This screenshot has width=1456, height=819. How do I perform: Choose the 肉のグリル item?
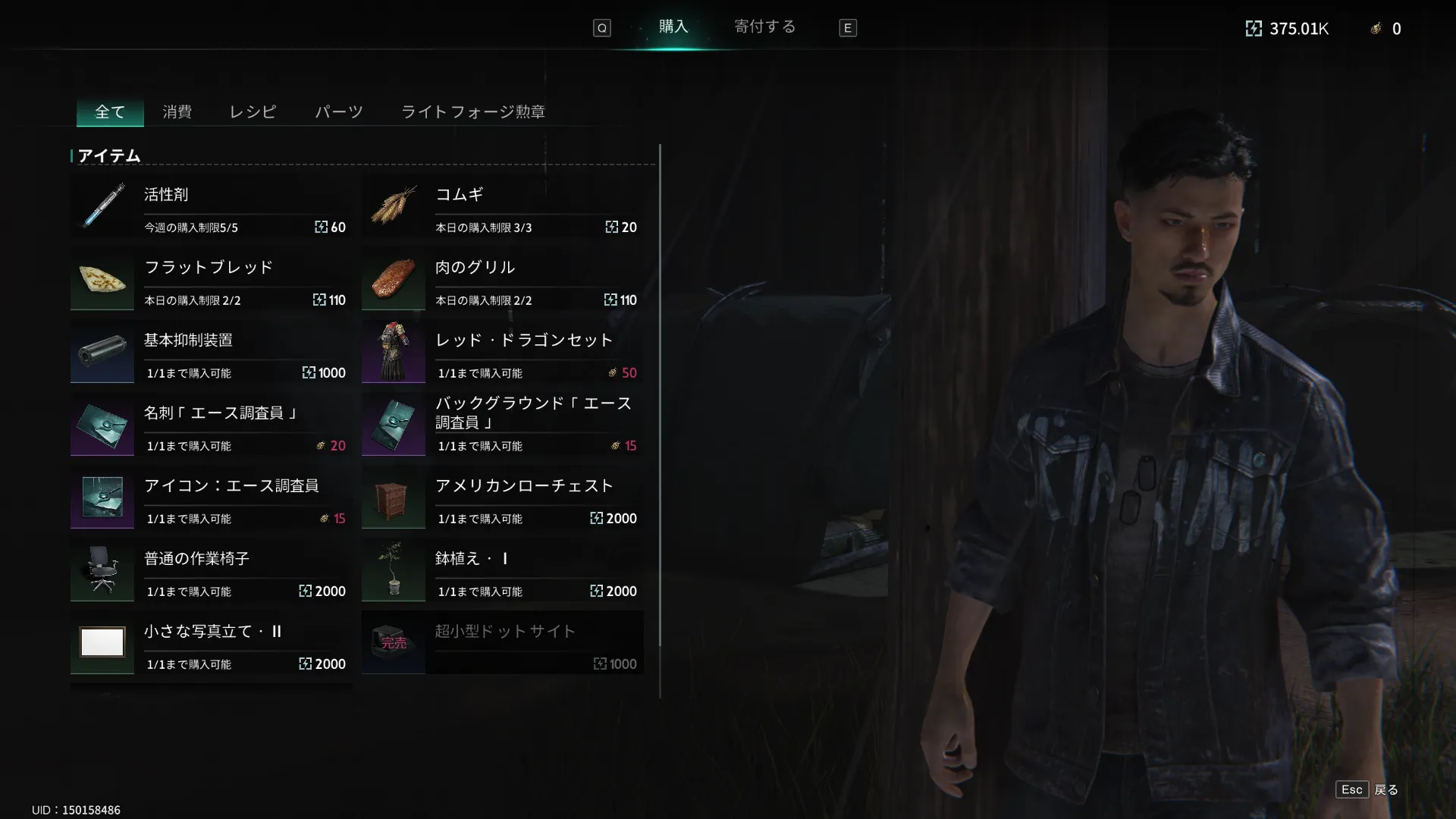click(x=502, y=281)
